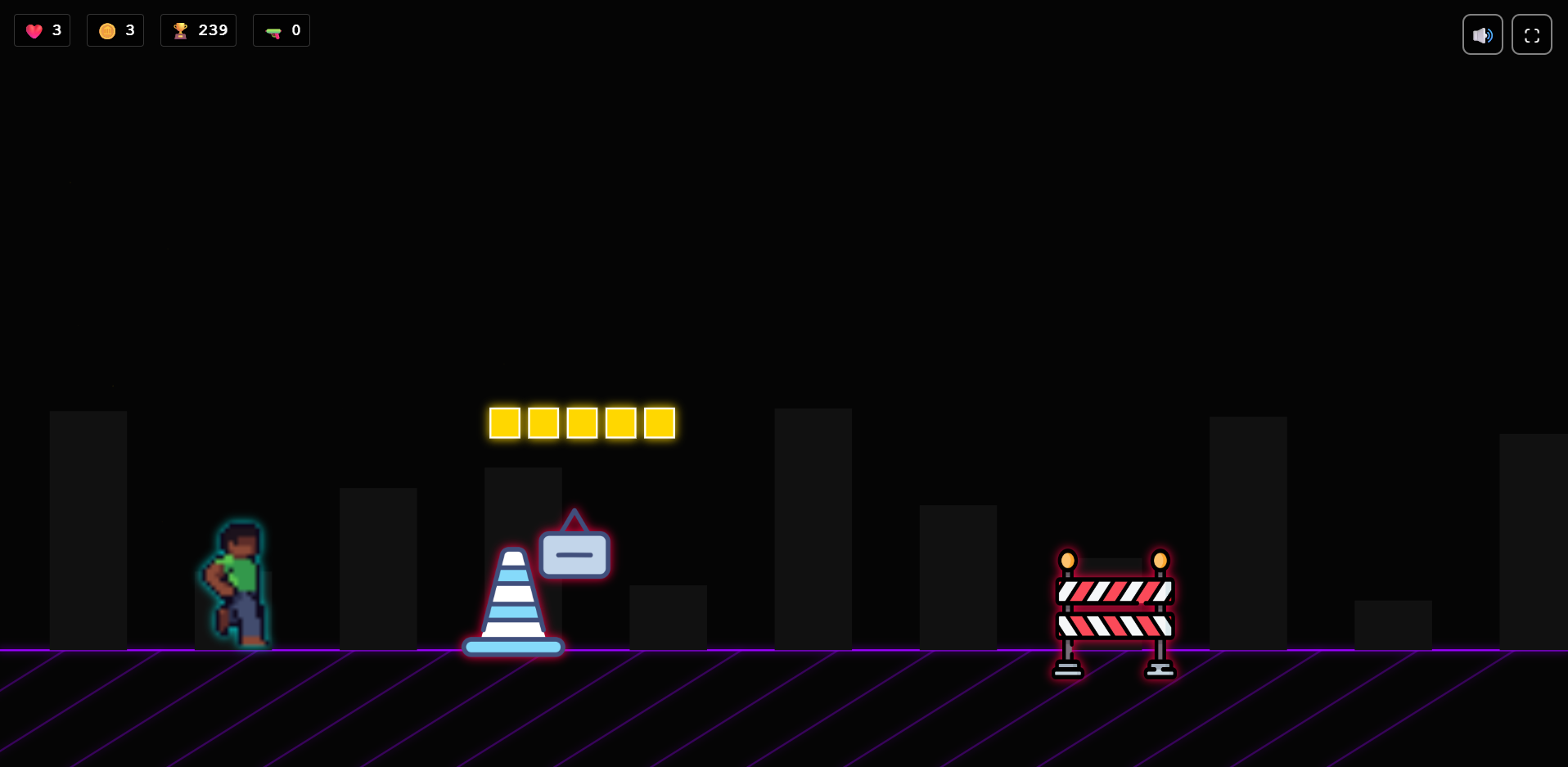Click the heart lives counter icon
The image size is (1568, 767).
(x=34, y=30)
